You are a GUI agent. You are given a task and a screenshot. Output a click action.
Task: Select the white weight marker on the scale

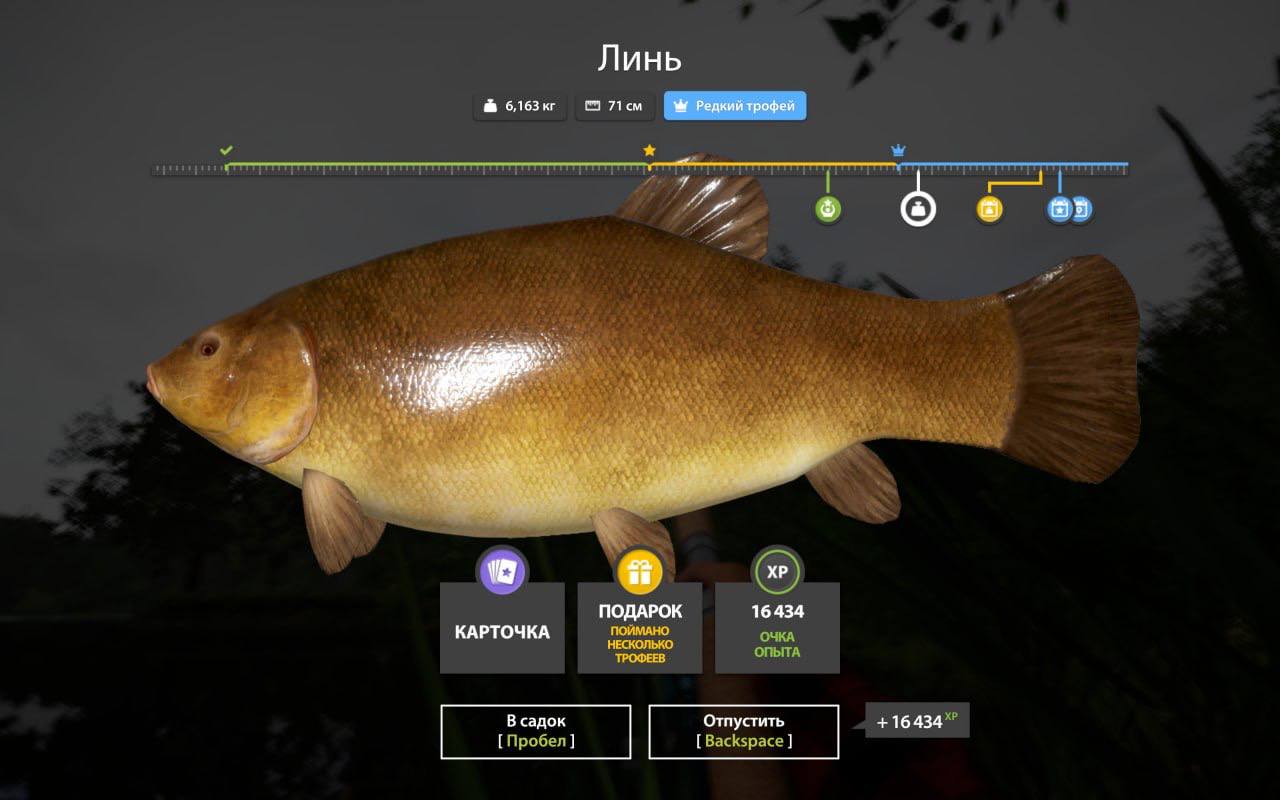tap(918, 209)
